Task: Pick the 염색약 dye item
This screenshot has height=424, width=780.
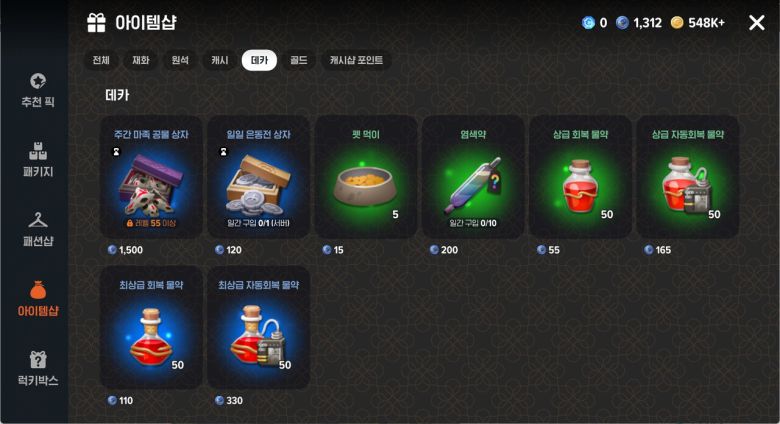Action: (471, 178)
